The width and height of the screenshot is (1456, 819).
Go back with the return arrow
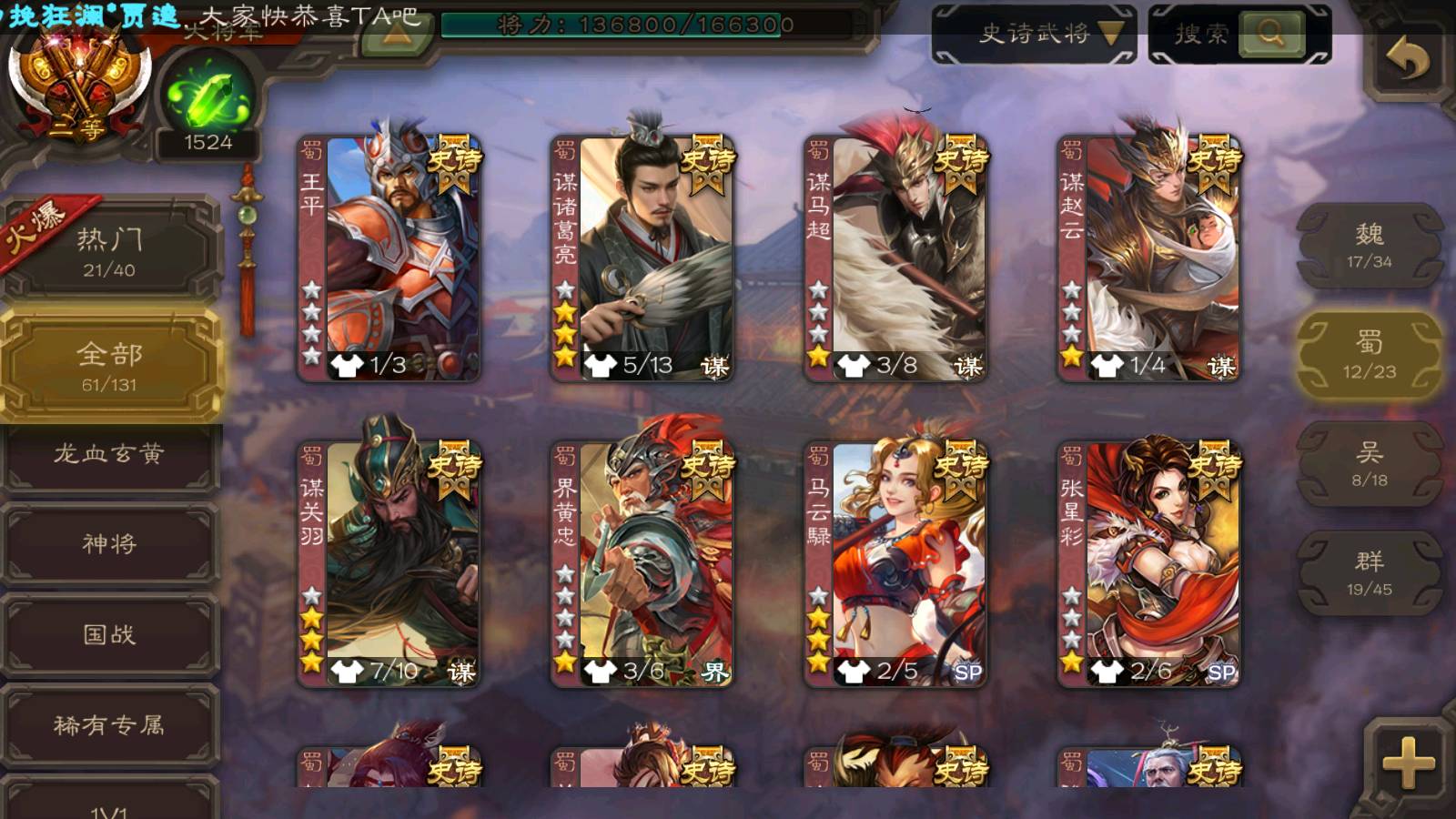1407,60
